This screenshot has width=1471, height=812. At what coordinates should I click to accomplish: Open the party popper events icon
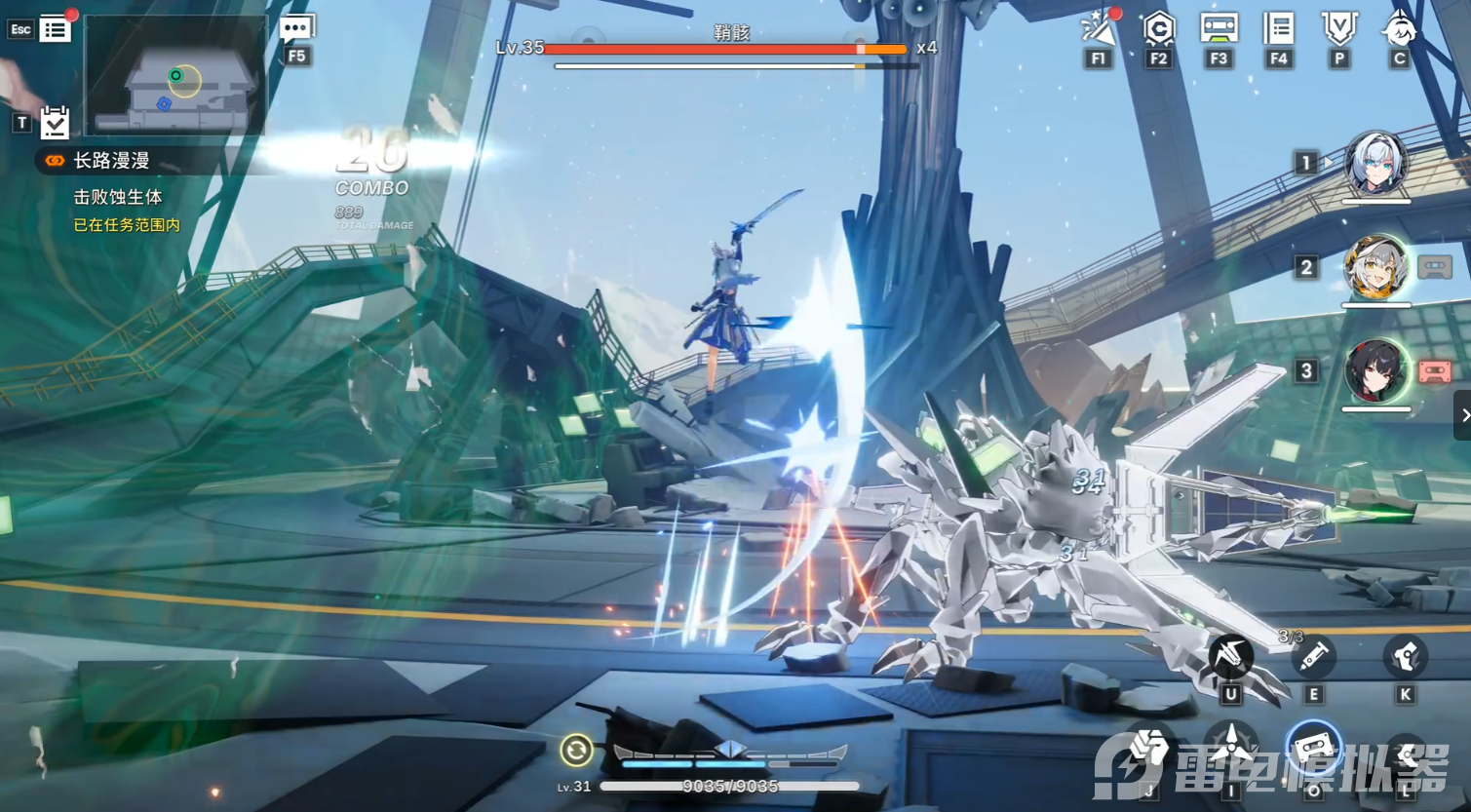[x=1099, y=30]
